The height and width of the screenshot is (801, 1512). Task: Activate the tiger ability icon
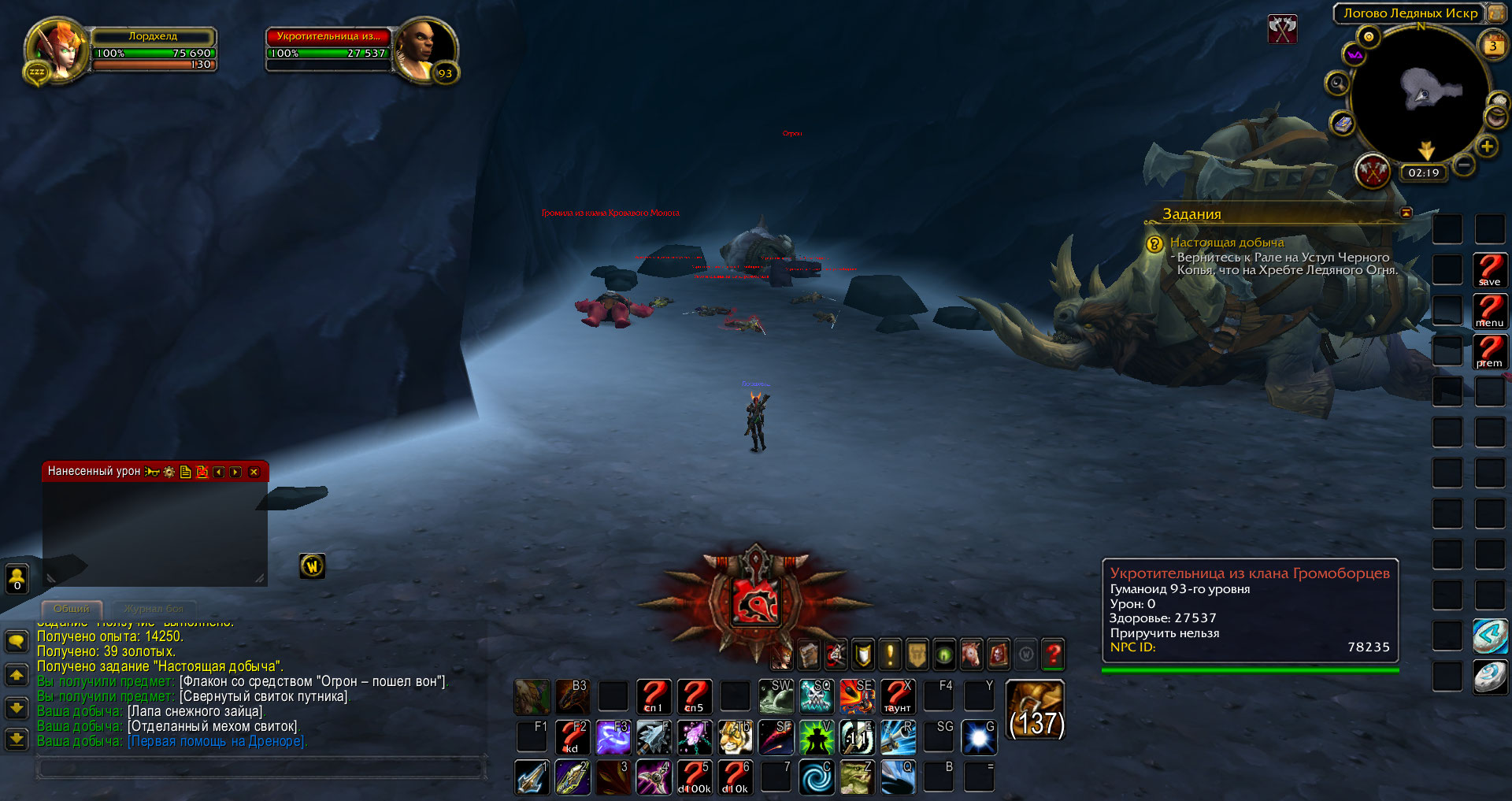(735, 737)
